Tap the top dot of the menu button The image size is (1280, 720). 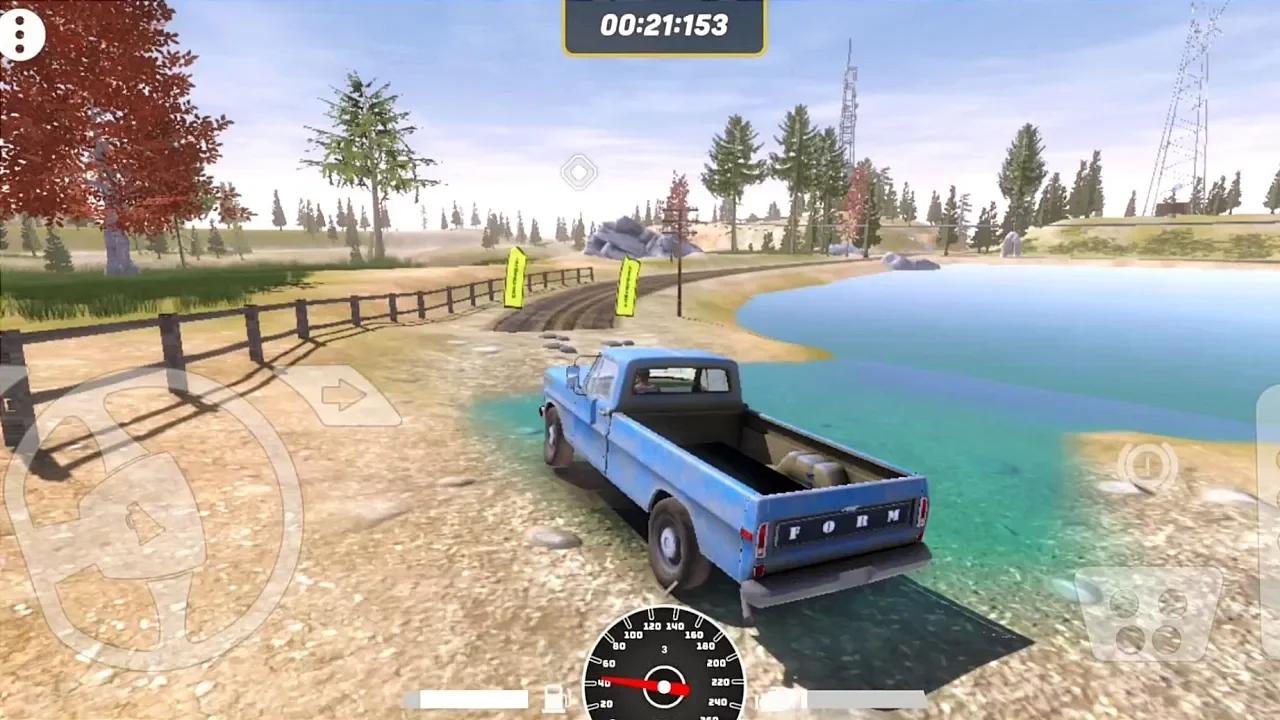click(x=22, y=22)
